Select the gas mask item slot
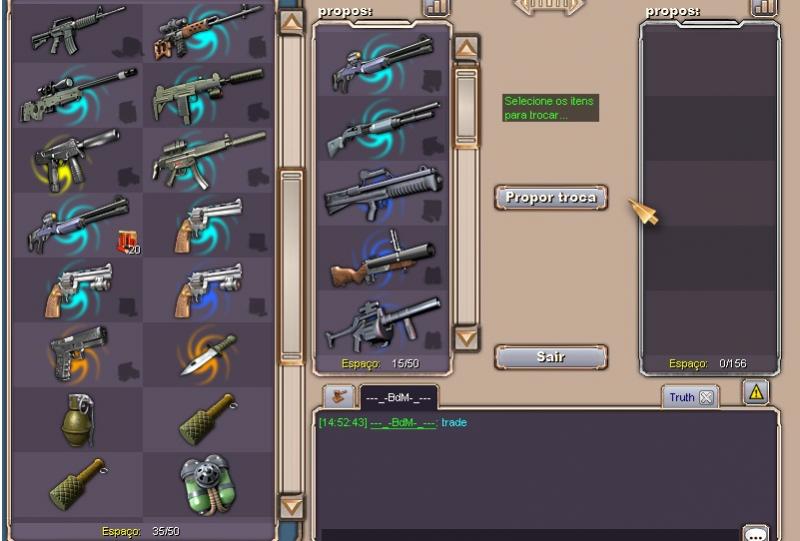Image resolution: width=800 pixels, height=541 pixels. pos(207,484)
